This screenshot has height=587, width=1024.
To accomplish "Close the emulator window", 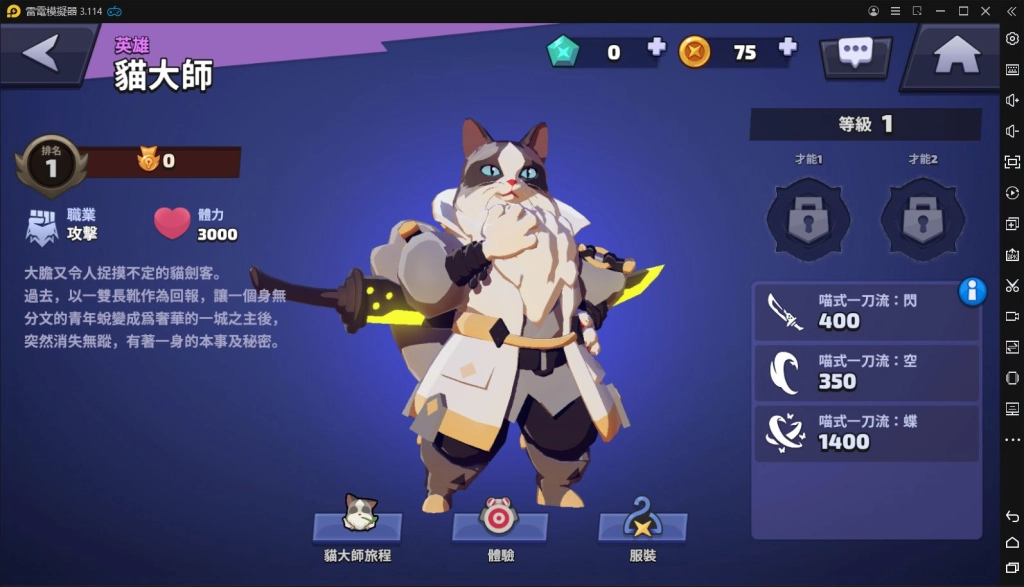I will (986, 11).
